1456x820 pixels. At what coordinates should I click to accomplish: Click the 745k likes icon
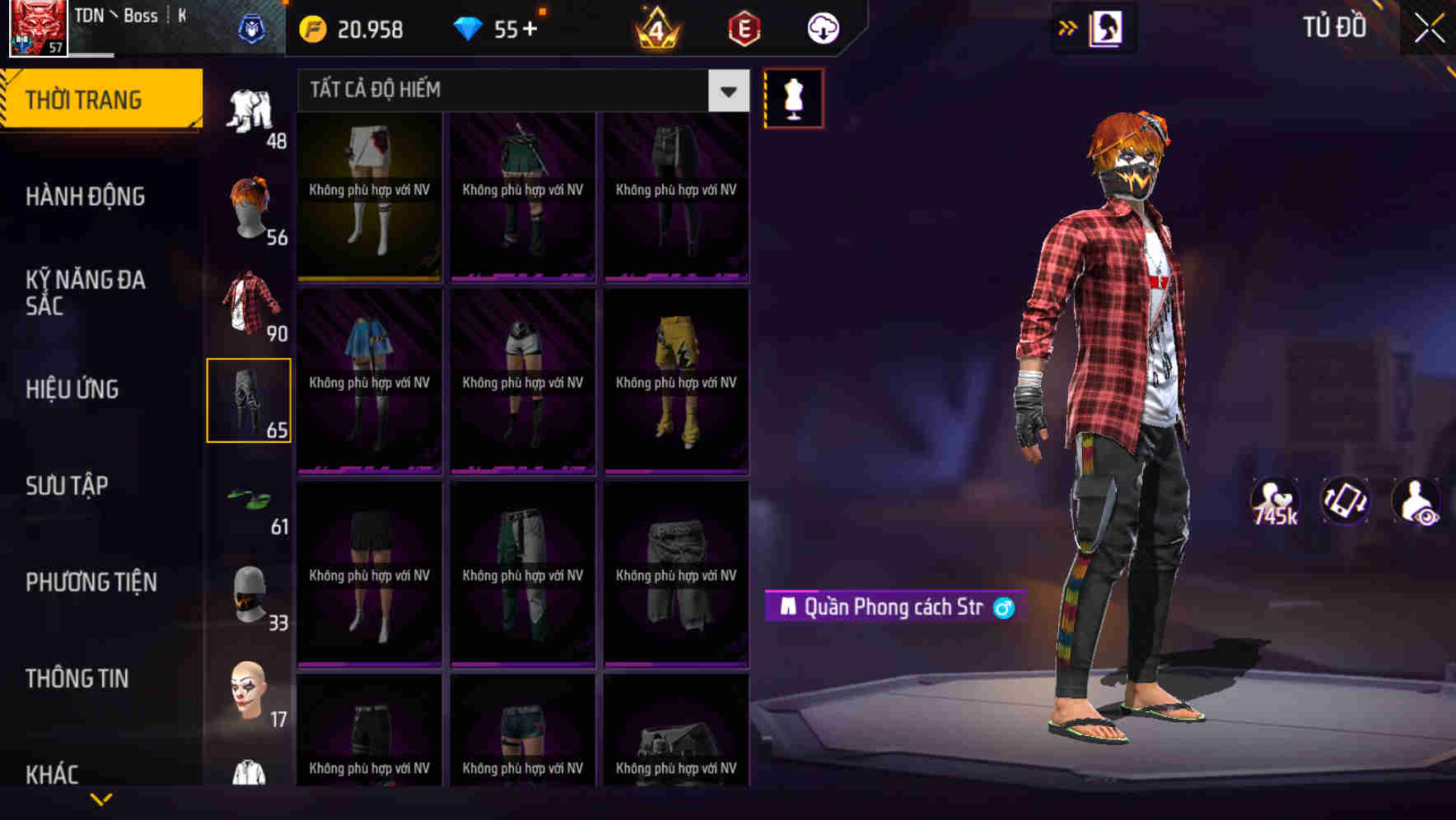point(1273,502)
